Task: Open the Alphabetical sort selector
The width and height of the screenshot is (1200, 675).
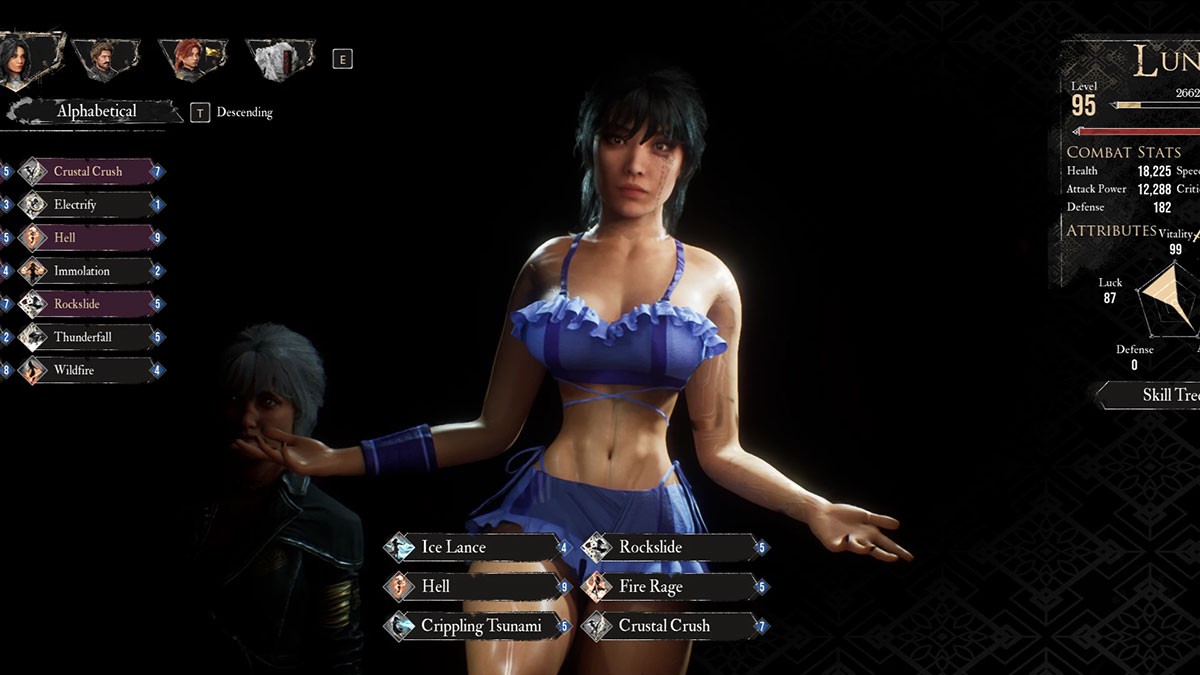Action: 95,112
